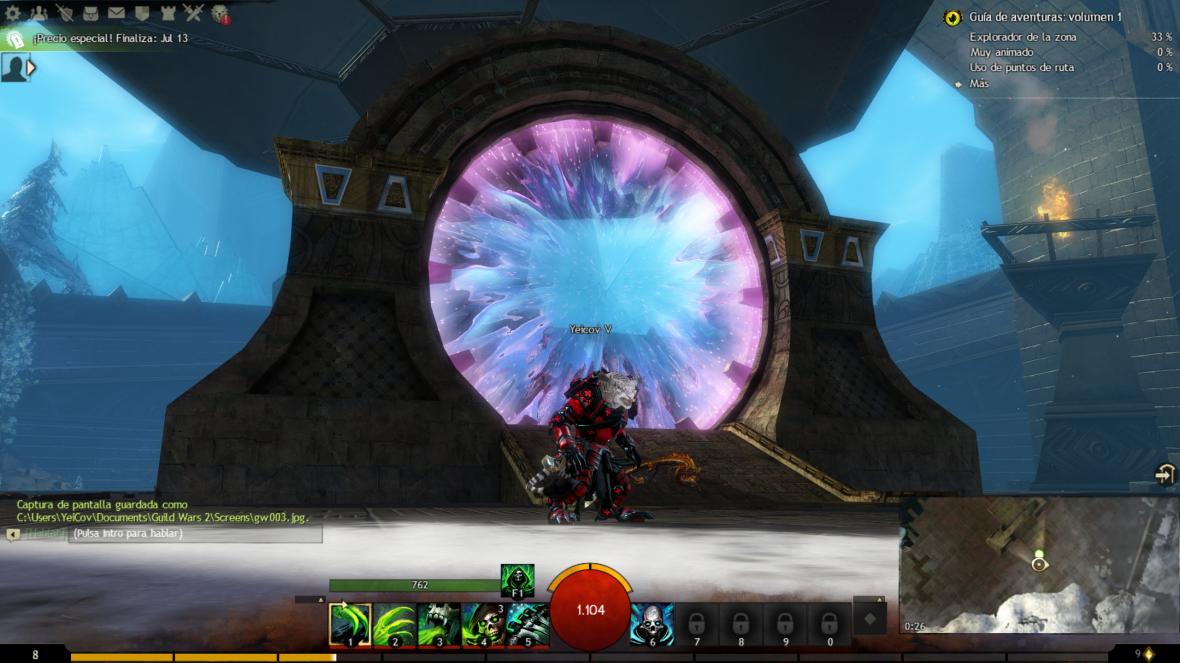1180x663 pixels.
Task: Open the guild shield icon
Action: (x=142, y=13)
